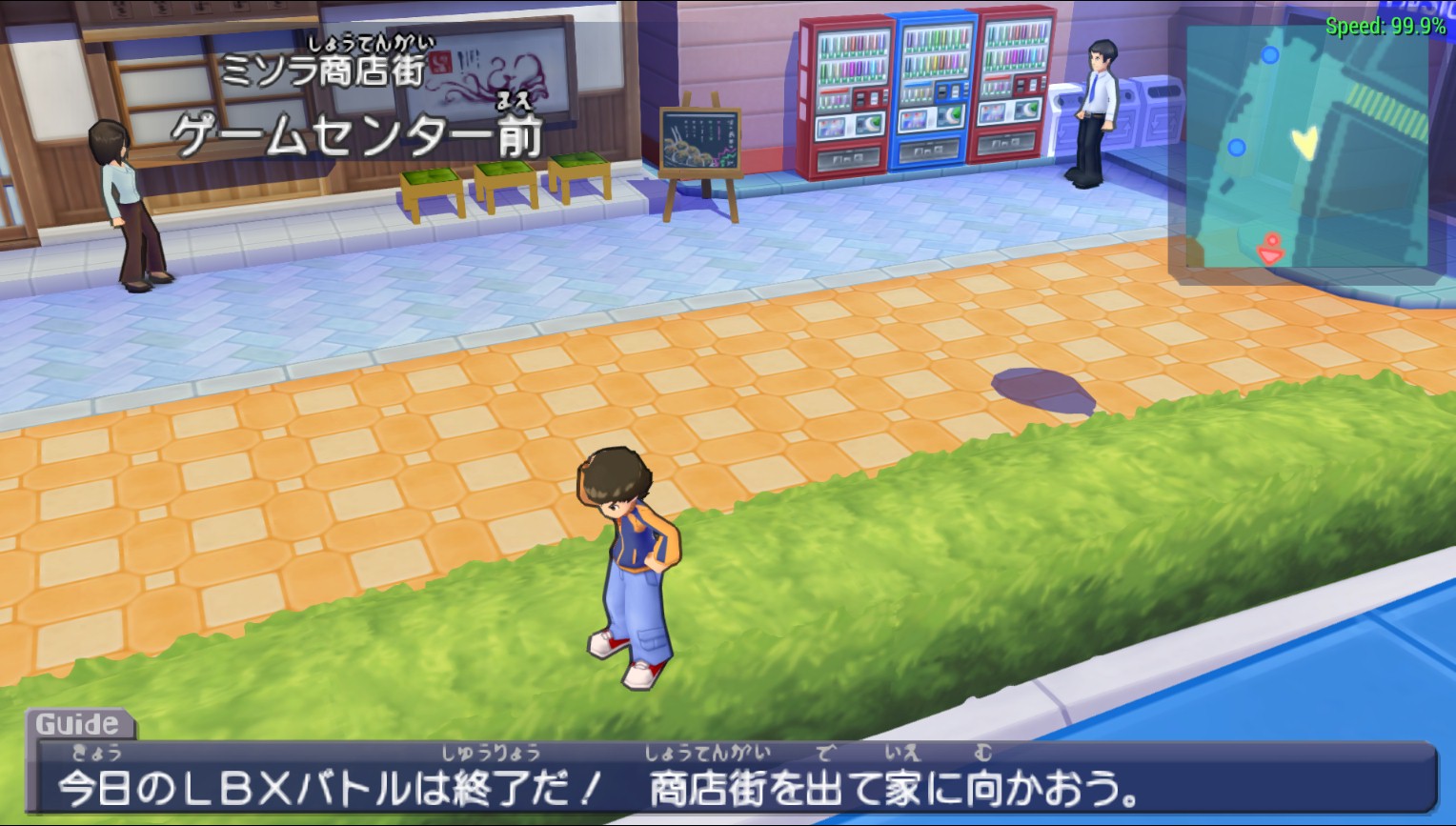1456x826 pixels.
Task: Select the red destination marker on minimap
Action: point(1270,250)
